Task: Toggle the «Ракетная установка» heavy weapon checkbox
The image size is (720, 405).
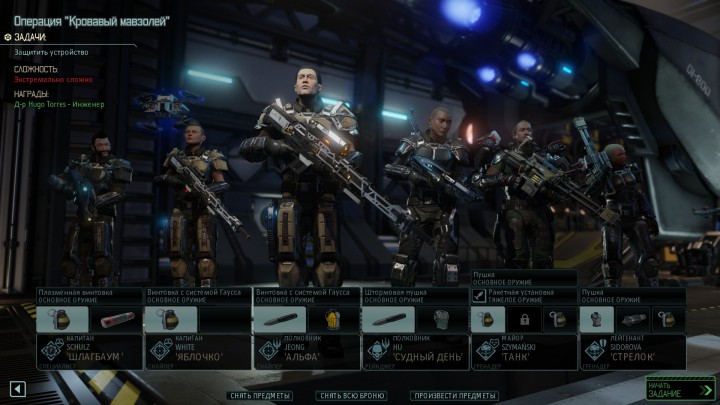Action: (x=479, y=296)
